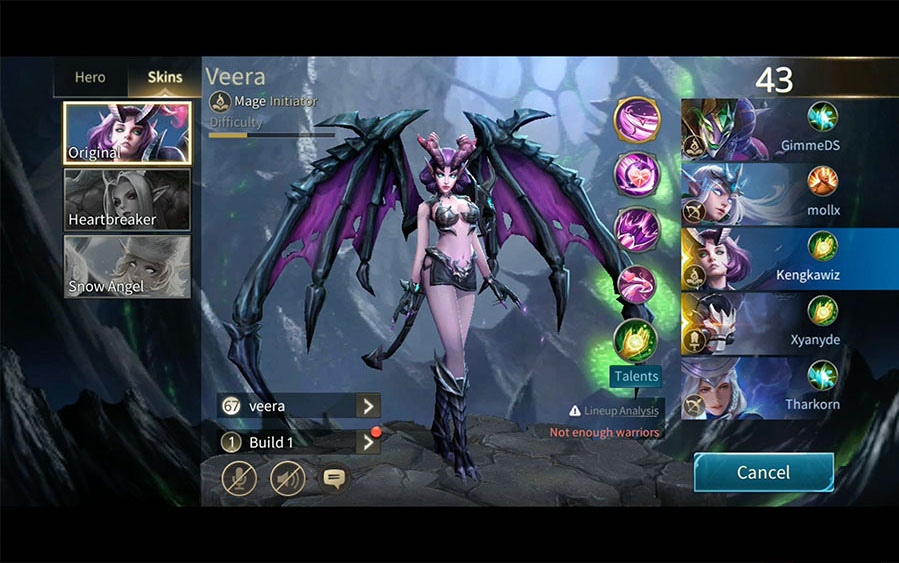Switch to the Hero tab

pyautogui.click(x=90, y=77)
